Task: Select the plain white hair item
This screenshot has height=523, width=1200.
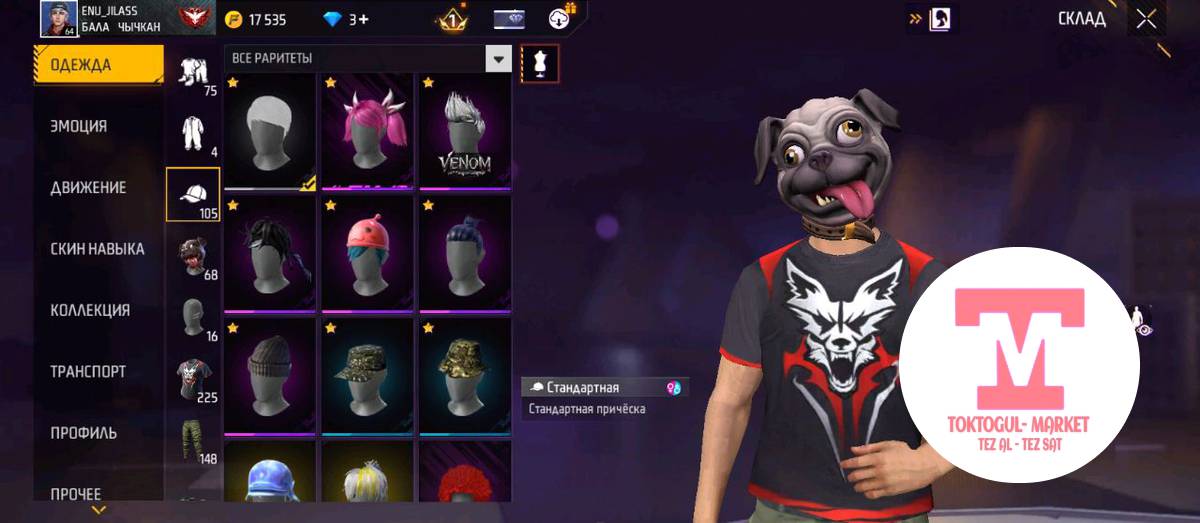Action: (268, 130)
